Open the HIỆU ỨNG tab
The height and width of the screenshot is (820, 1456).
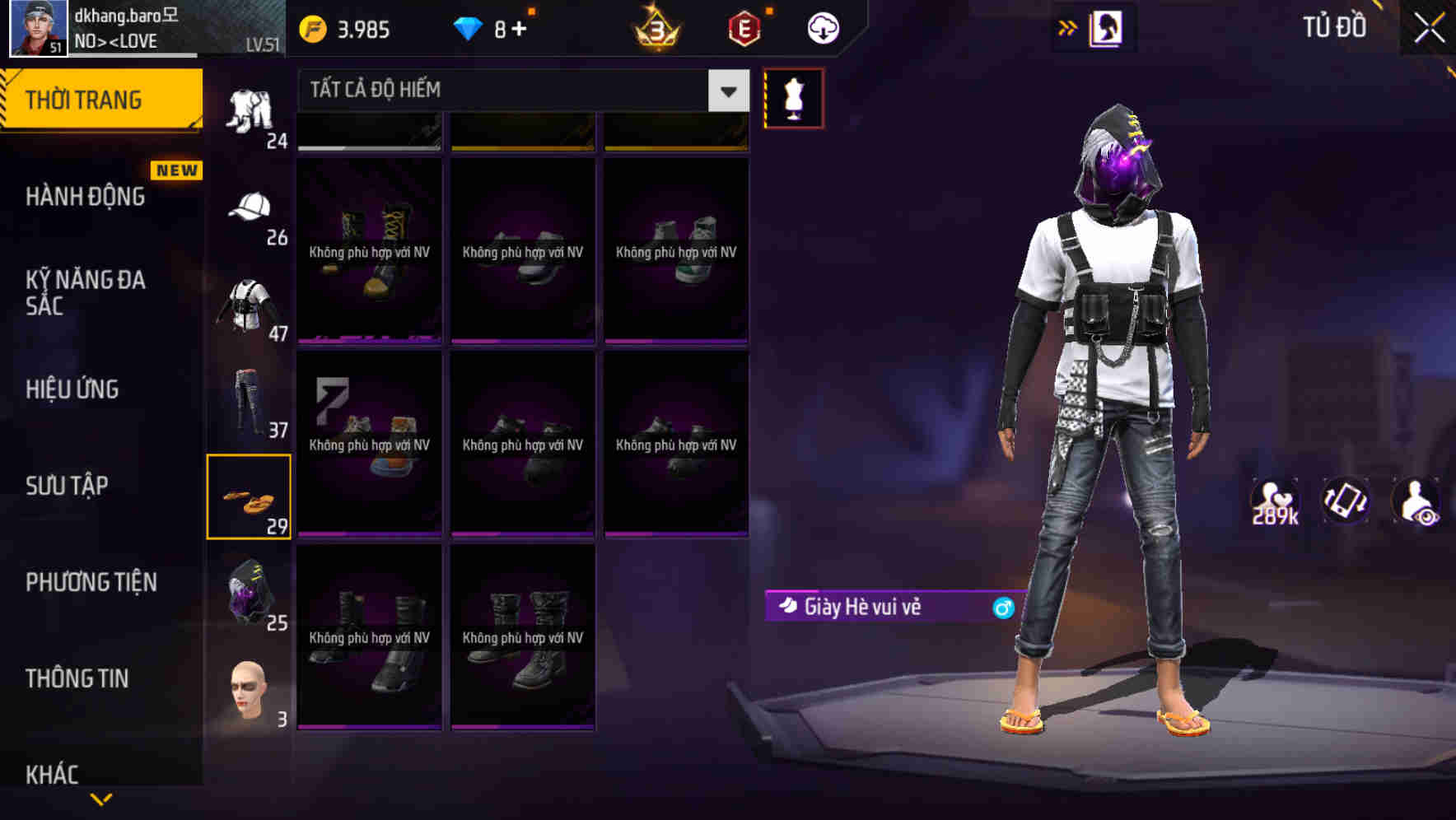click(x=74, y=389)
